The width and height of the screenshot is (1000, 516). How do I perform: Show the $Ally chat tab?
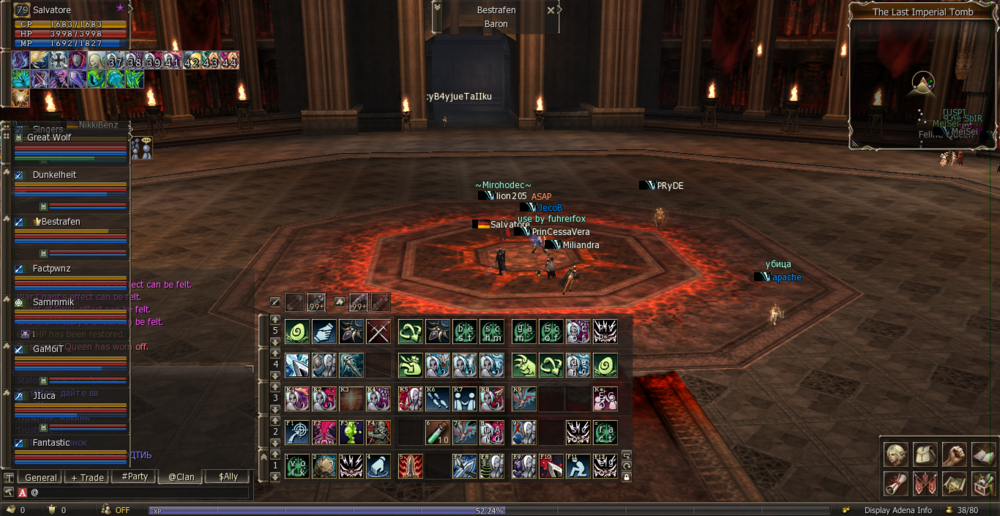227,477
